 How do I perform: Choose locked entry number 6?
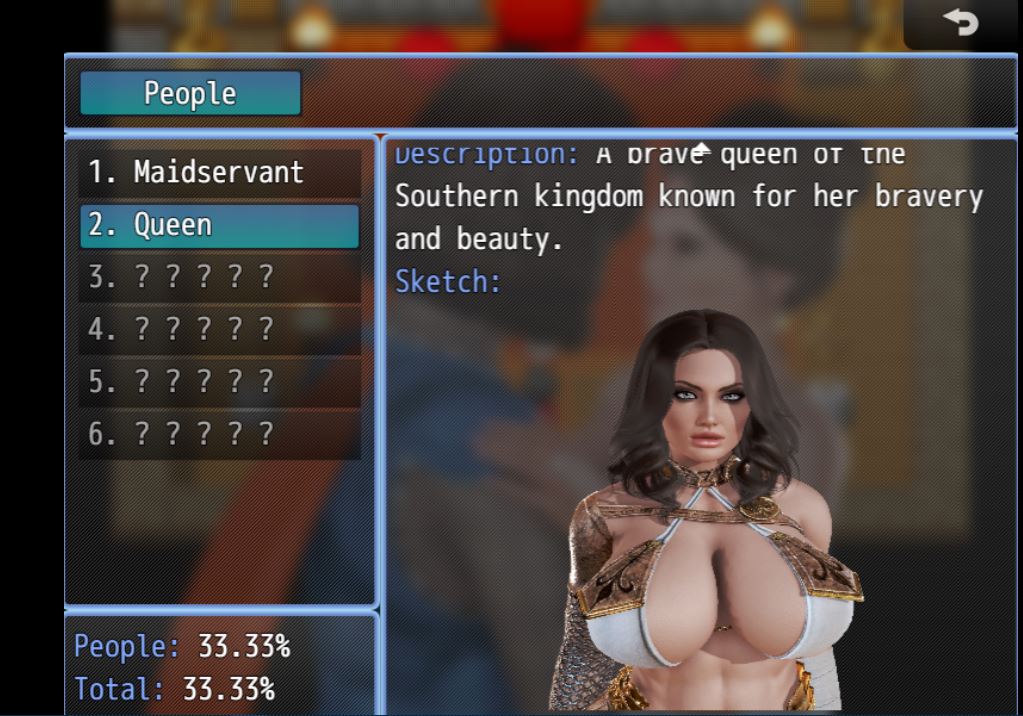click(219, 435)
